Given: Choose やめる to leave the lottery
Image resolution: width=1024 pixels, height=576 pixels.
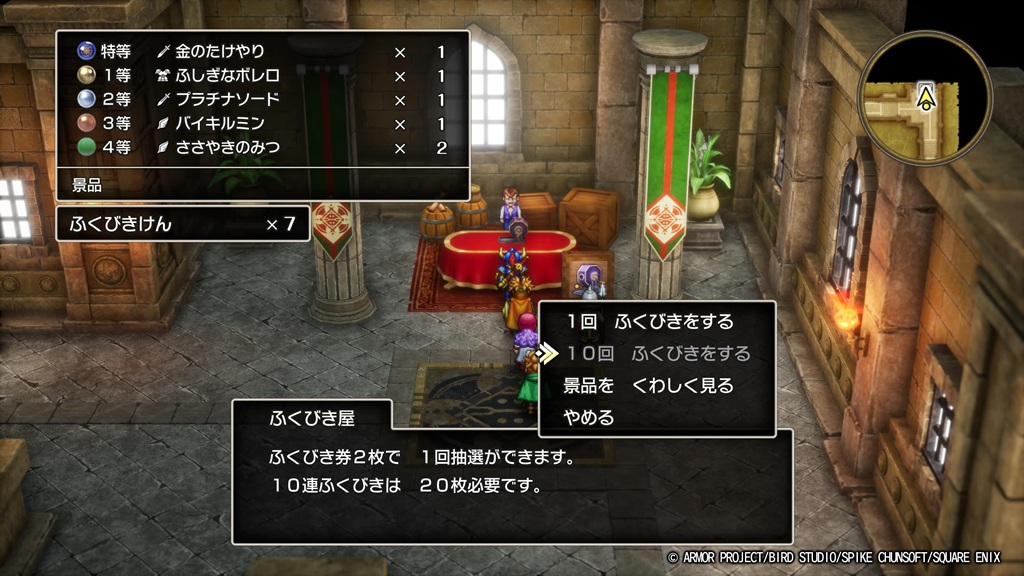Looking at the screenshot, I should pos(590,418).
